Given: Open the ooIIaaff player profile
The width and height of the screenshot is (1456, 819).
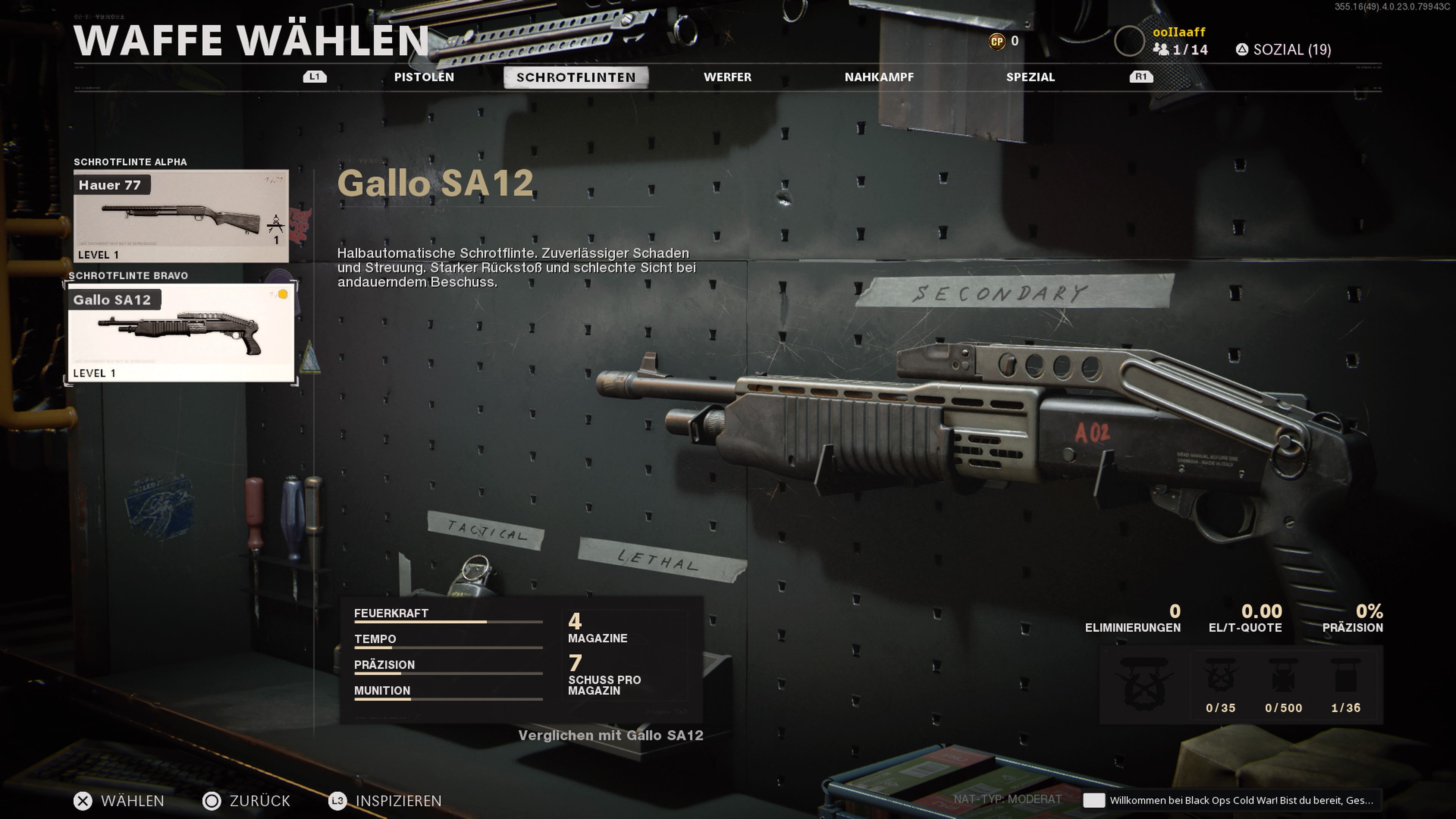Looking at the screenshot, I should coord(1178,32).
